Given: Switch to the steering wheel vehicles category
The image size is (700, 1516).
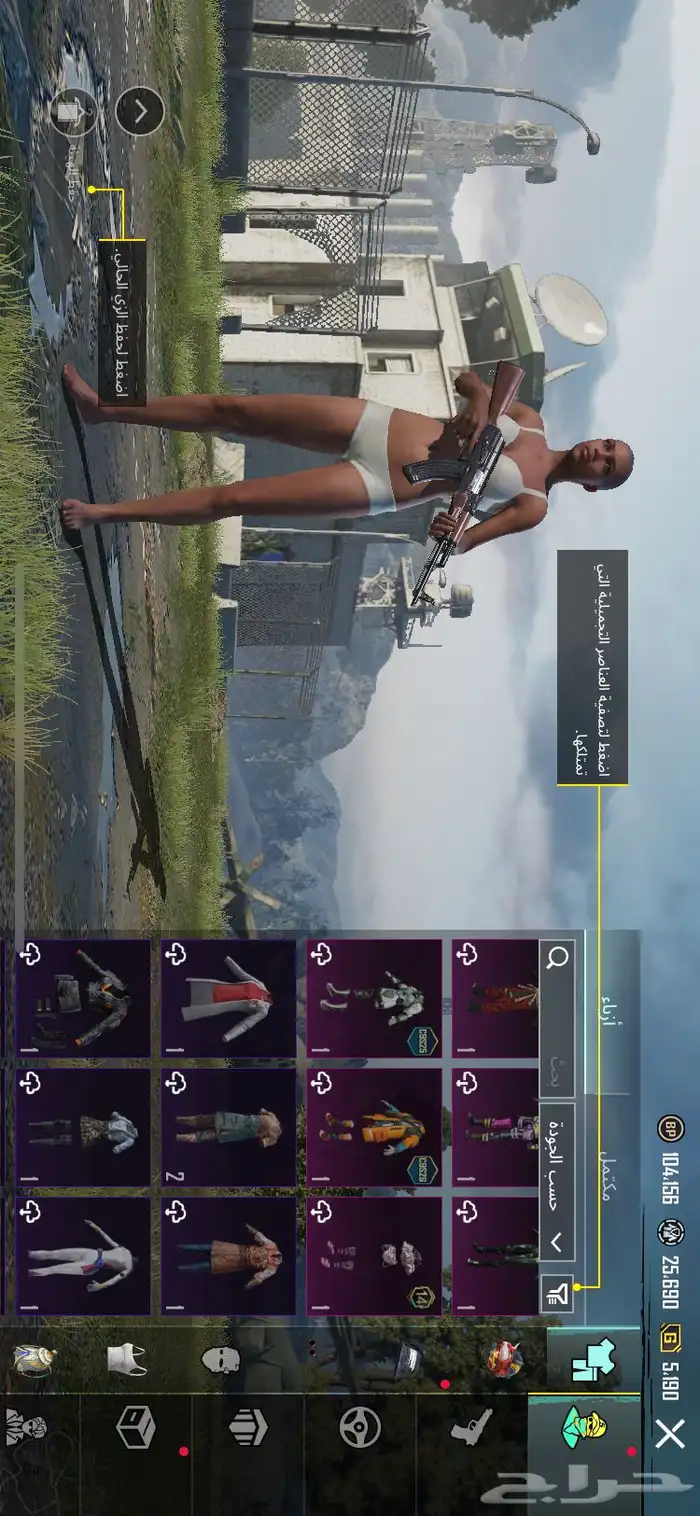Looking at the screenshot, I should [359, 1428].
